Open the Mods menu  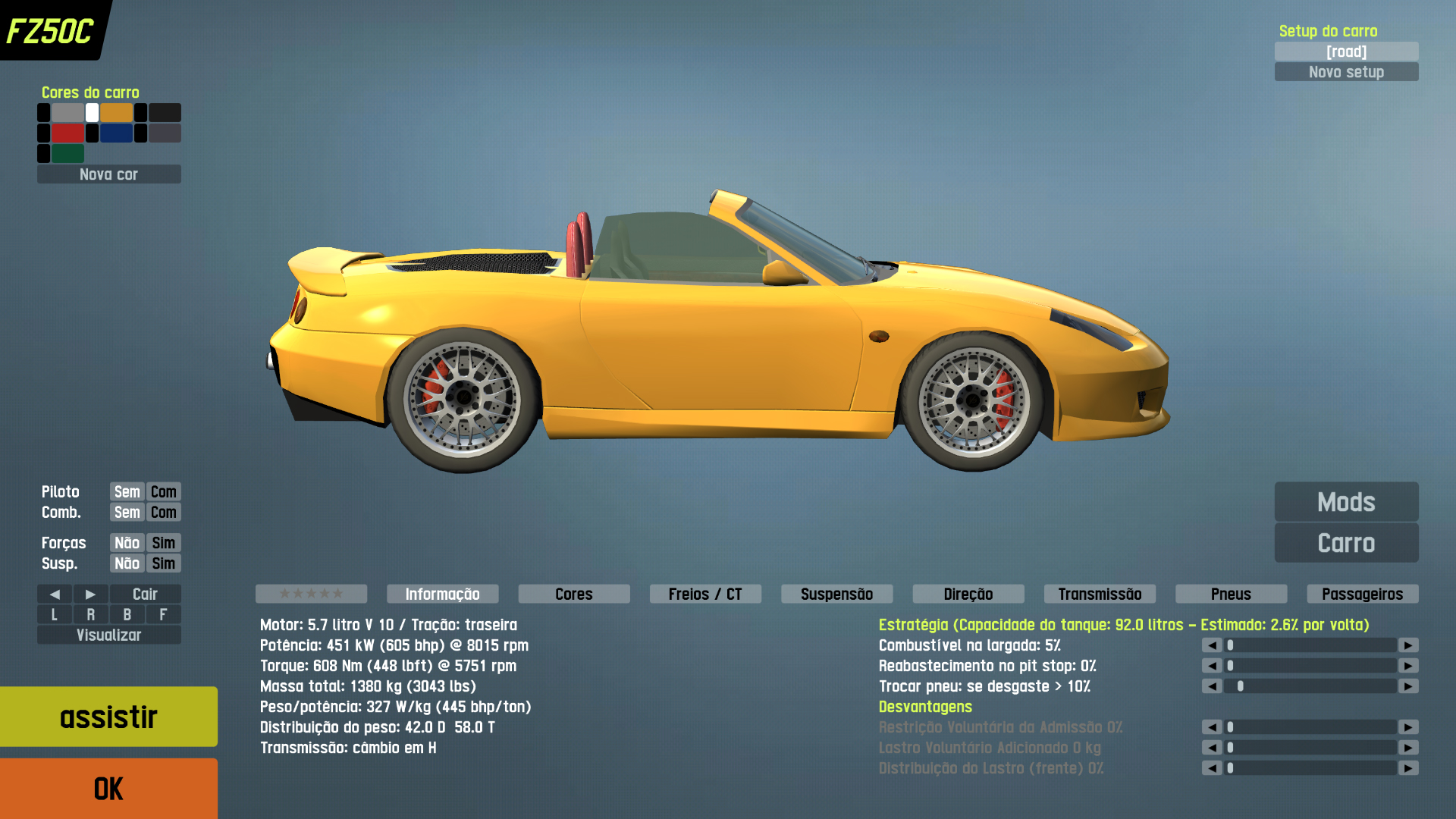click(x=1346, y=502)
